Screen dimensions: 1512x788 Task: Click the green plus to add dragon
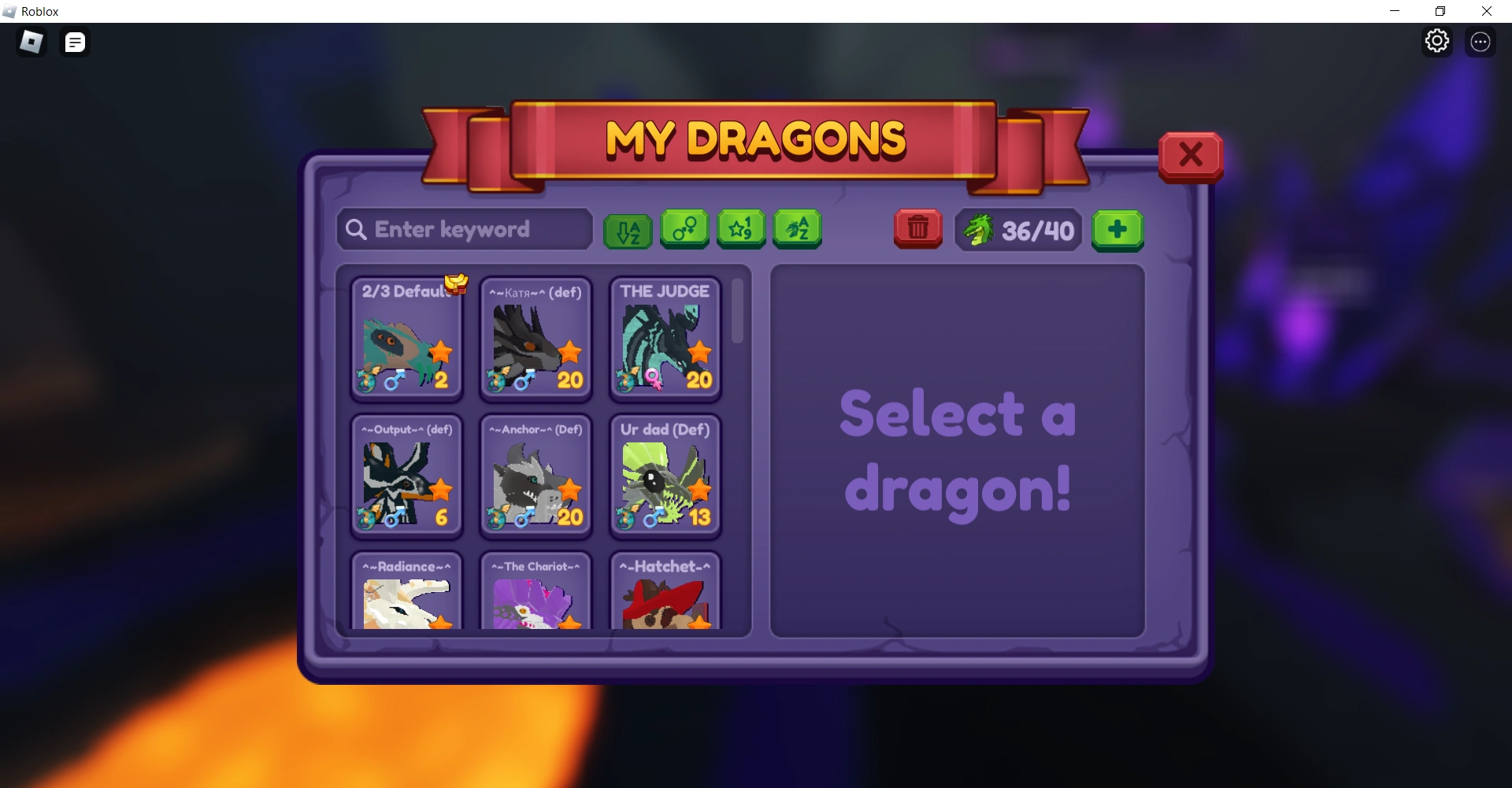click(x=1117, y=230)
